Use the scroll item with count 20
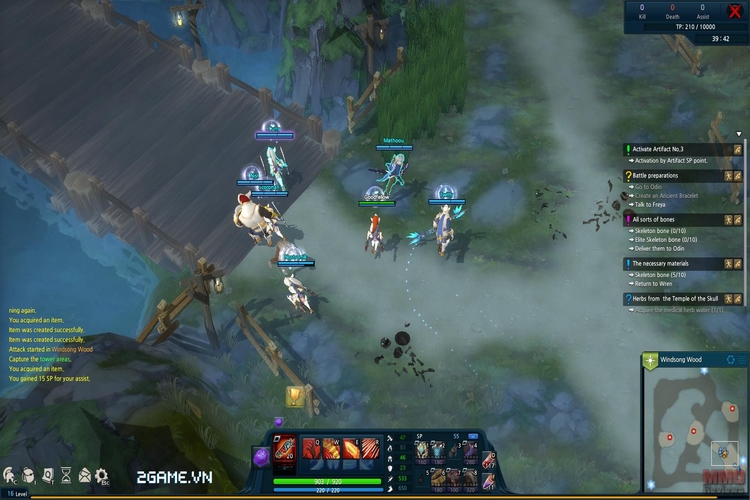This screenshot has width=750, height=500. click(285, 449)
